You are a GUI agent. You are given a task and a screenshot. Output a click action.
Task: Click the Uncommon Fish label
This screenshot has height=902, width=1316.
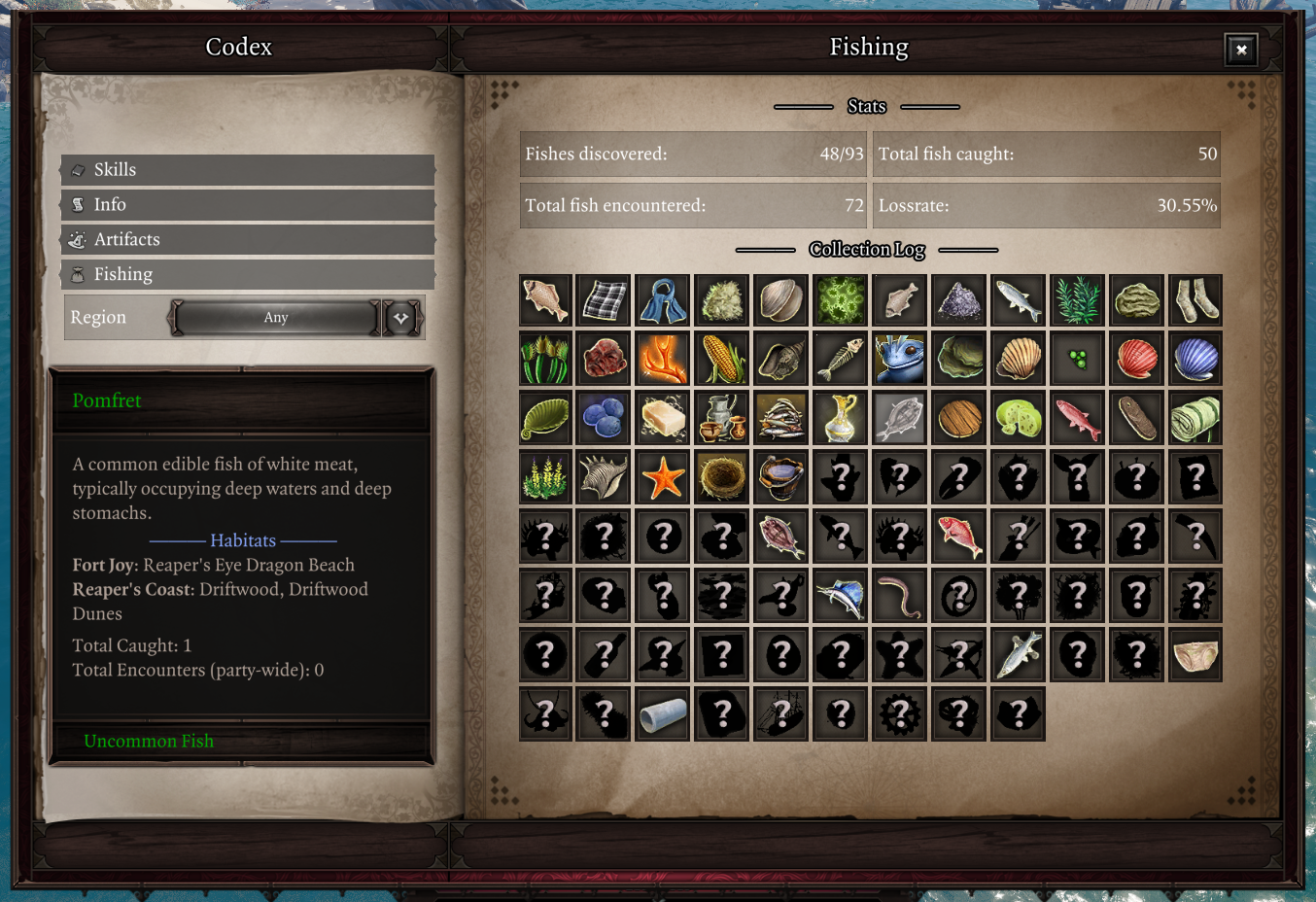coord(148,741)
